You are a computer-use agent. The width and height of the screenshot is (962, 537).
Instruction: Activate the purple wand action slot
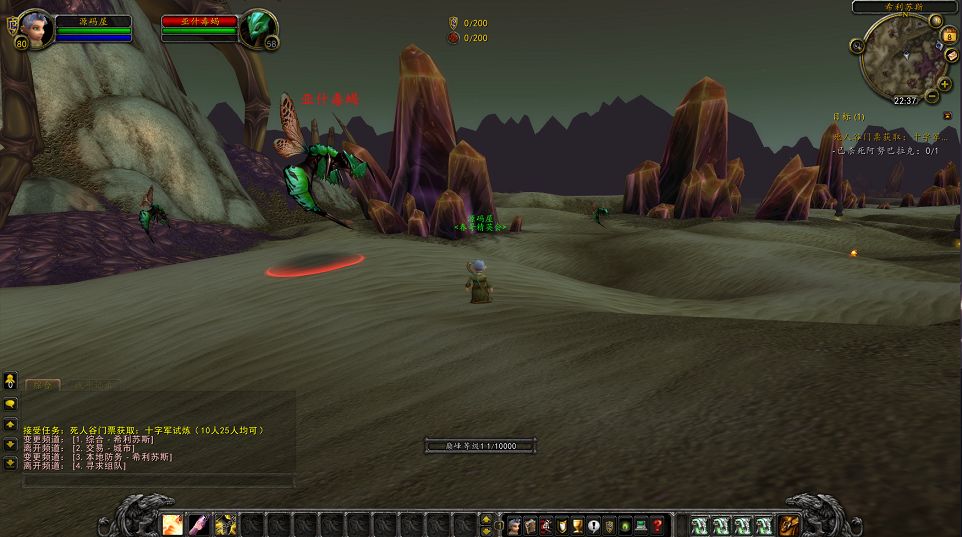(x=199, y=525)
